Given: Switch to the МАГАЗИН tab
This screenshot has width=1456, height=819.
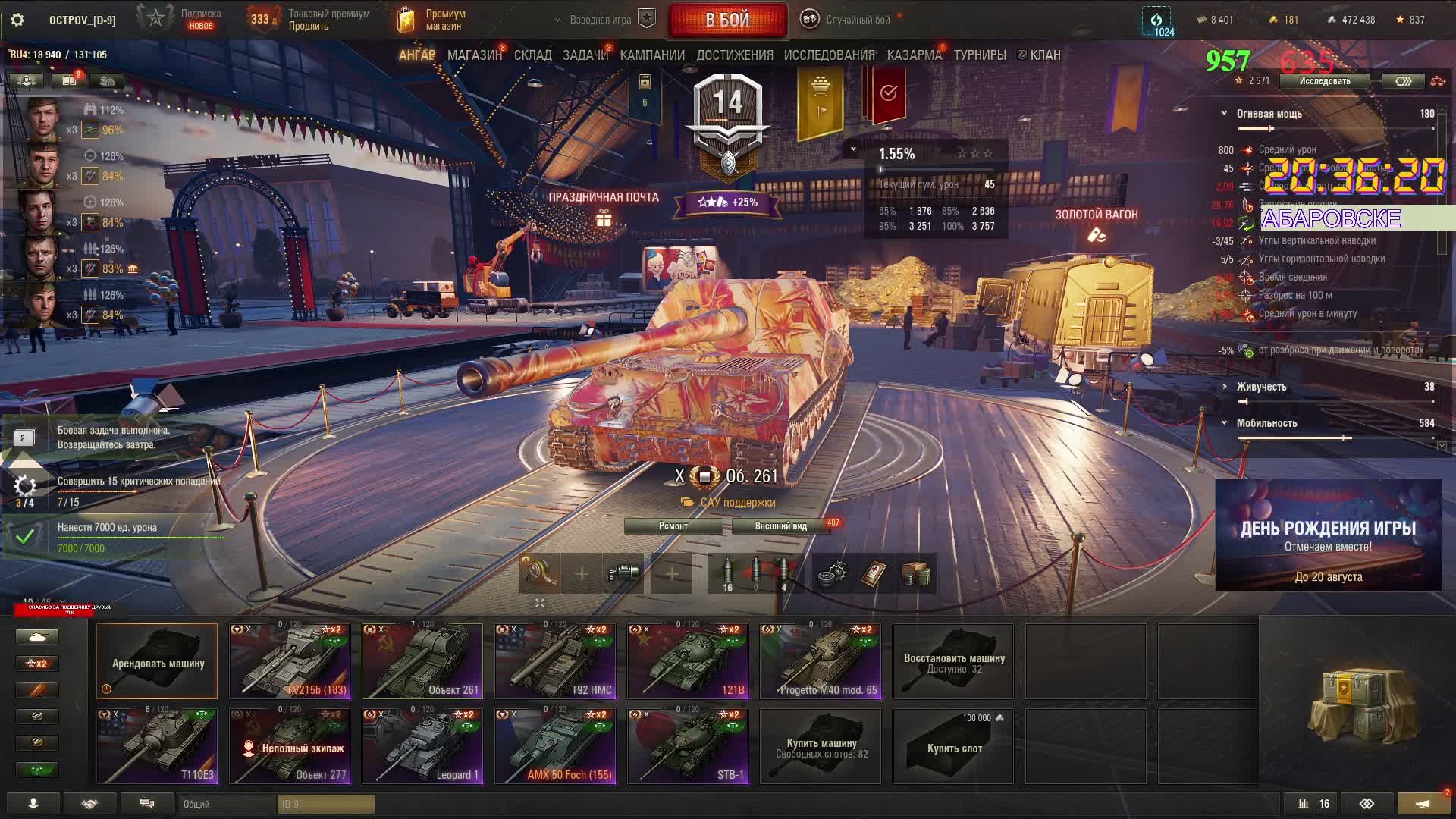Looking at the screenshot, I should tap(474, 55).
